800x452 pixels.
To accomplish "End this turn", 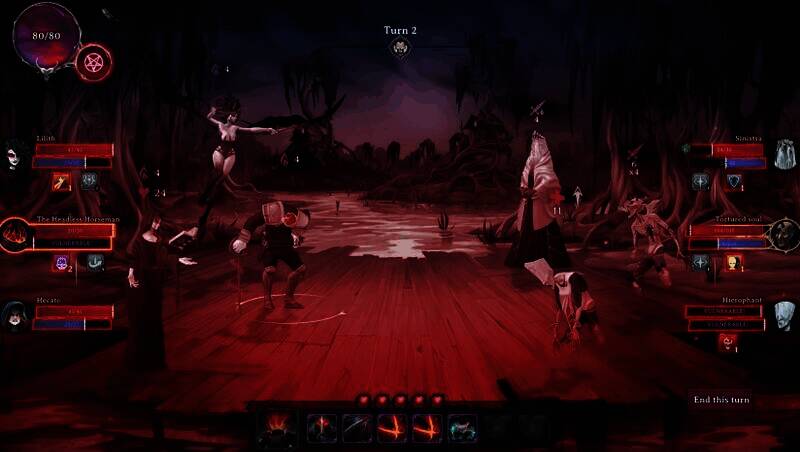I will (x=721, y=400).
